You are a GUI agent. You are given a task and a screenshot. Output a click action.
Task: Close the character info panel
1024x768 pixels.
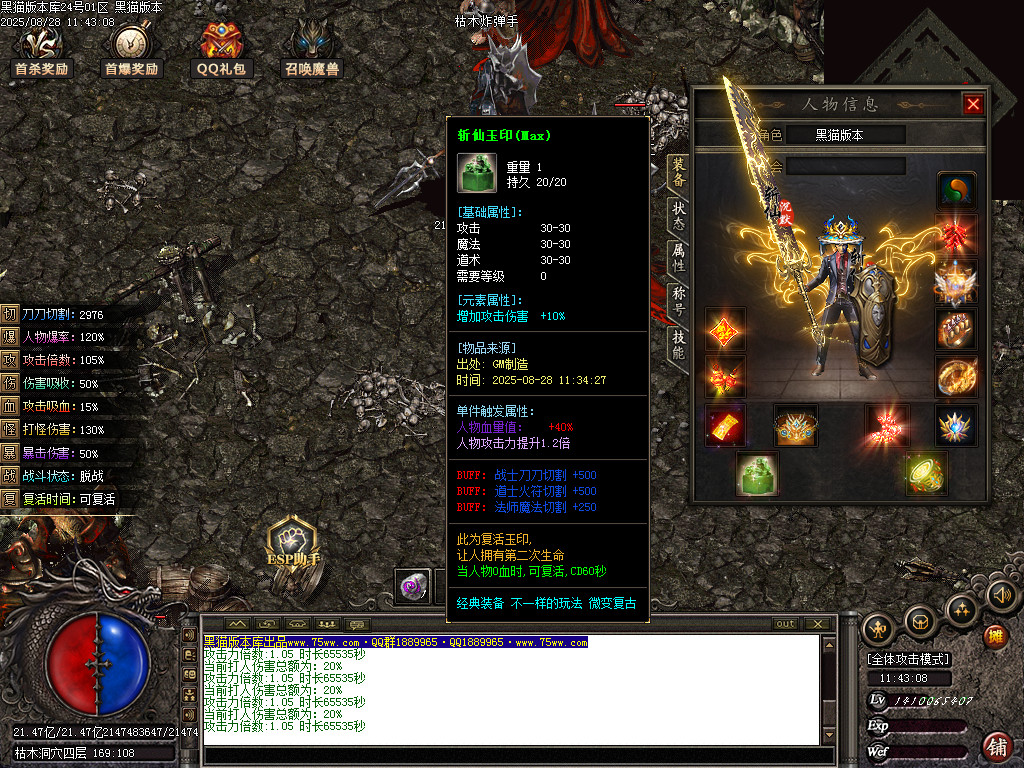[x=973, y=104]
